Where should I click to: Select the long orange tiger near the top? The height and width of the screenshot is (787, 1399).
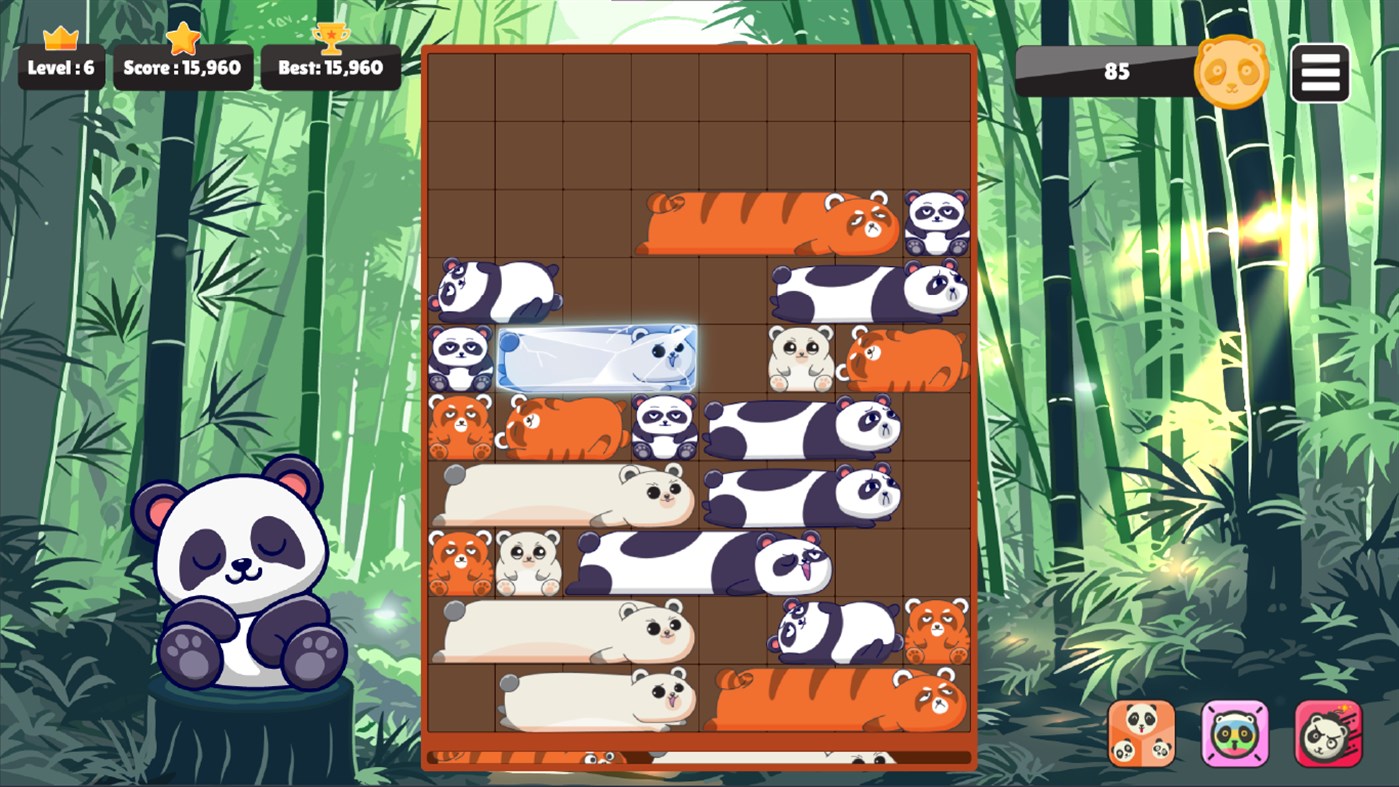coord(770,220)
